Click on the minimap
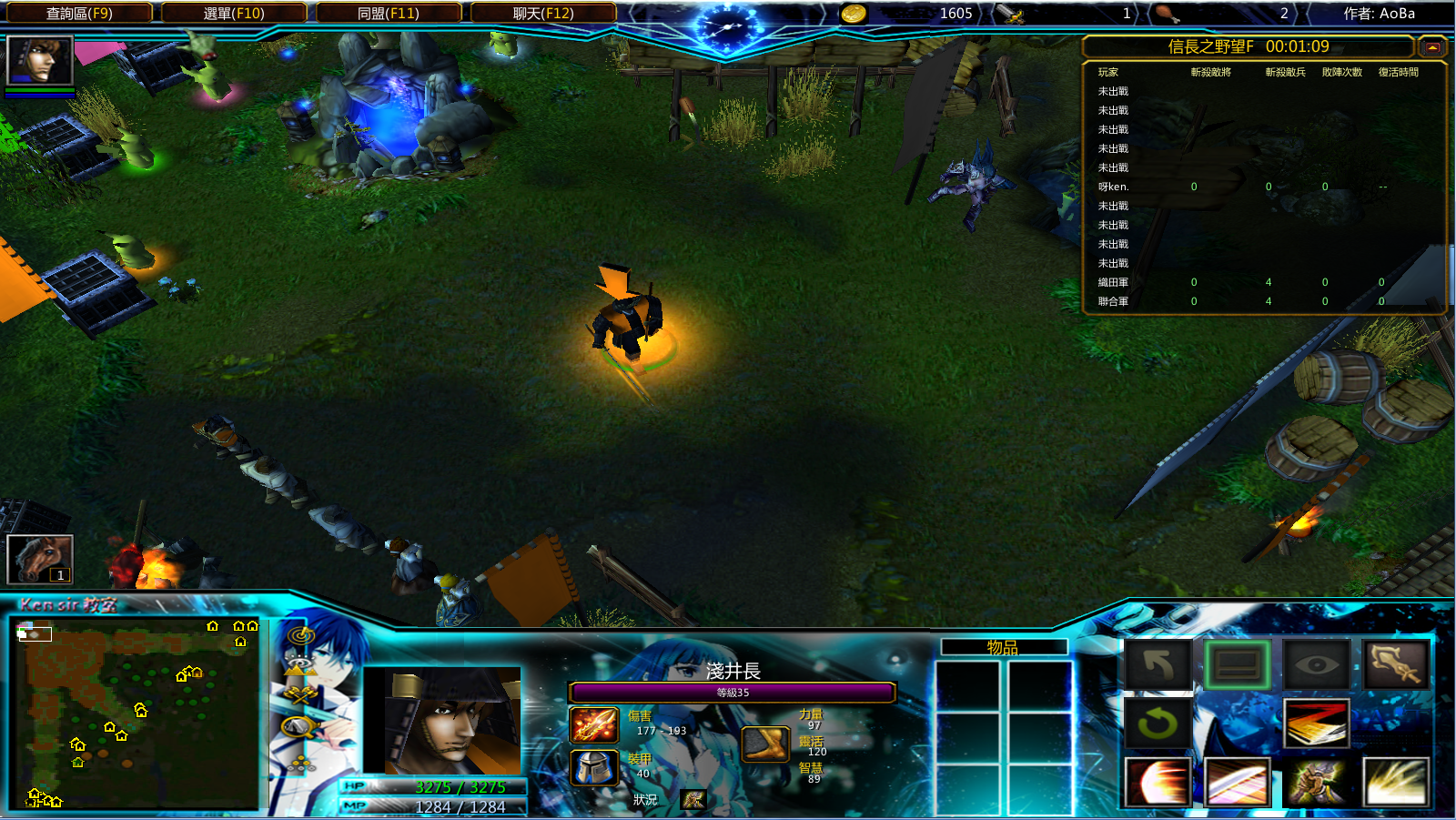 (136, 714)
